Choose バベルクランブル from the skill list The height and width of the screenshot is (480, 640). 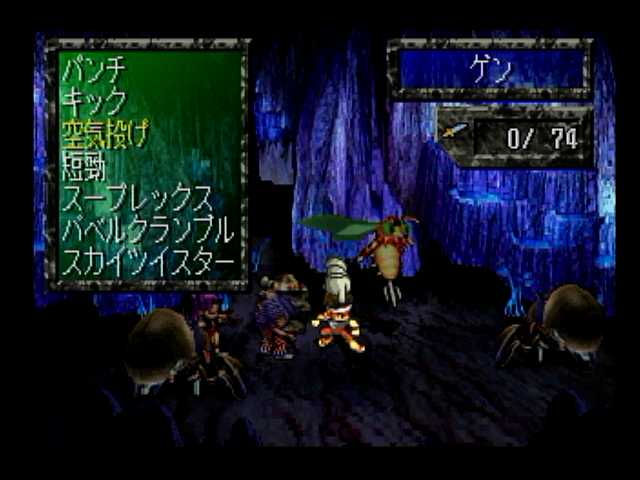tap(148, 230)
